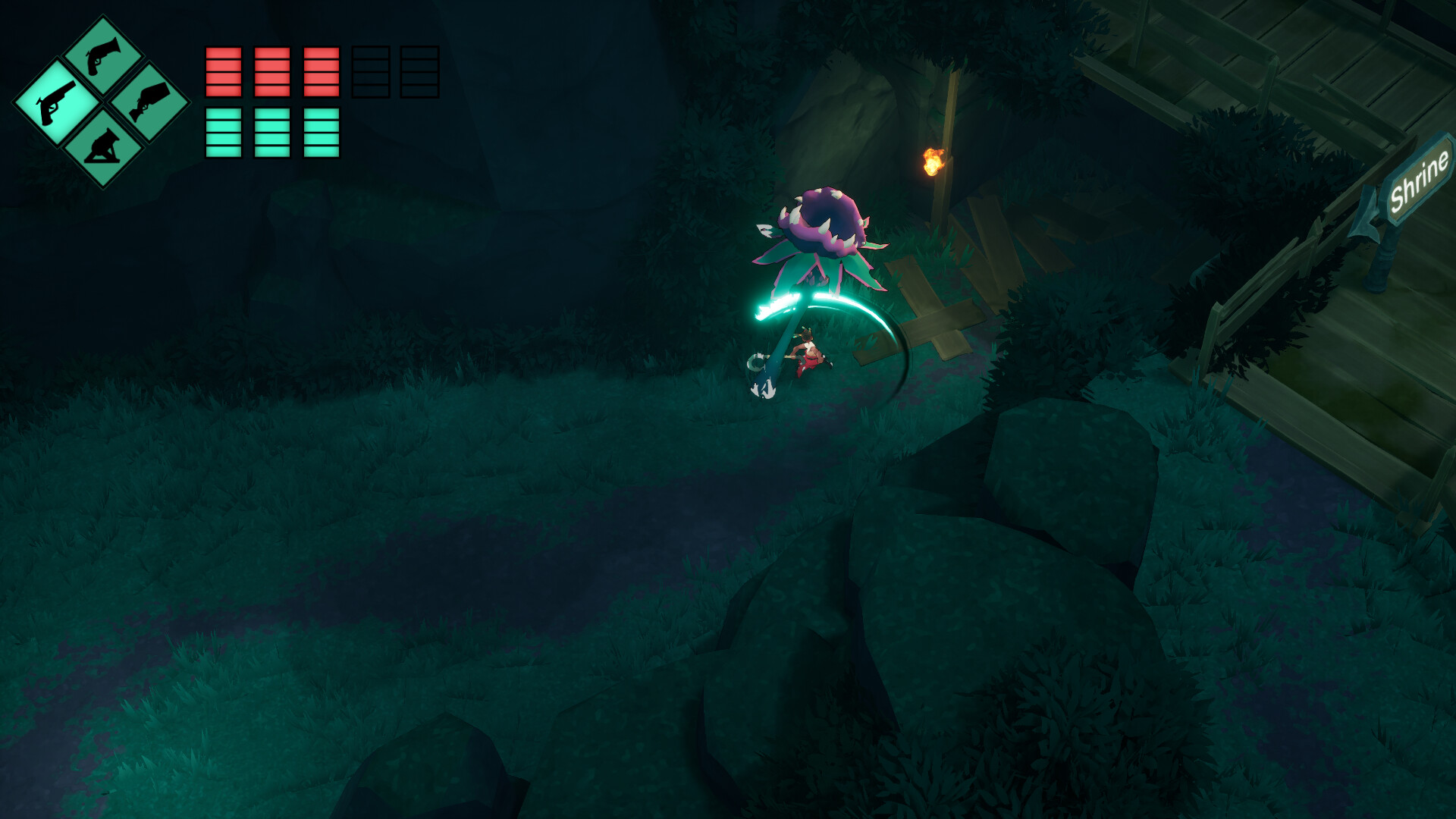Click the second empty ammo slot outline
Viewport: 1456px width, 819px height.
[x=422, y=72]
